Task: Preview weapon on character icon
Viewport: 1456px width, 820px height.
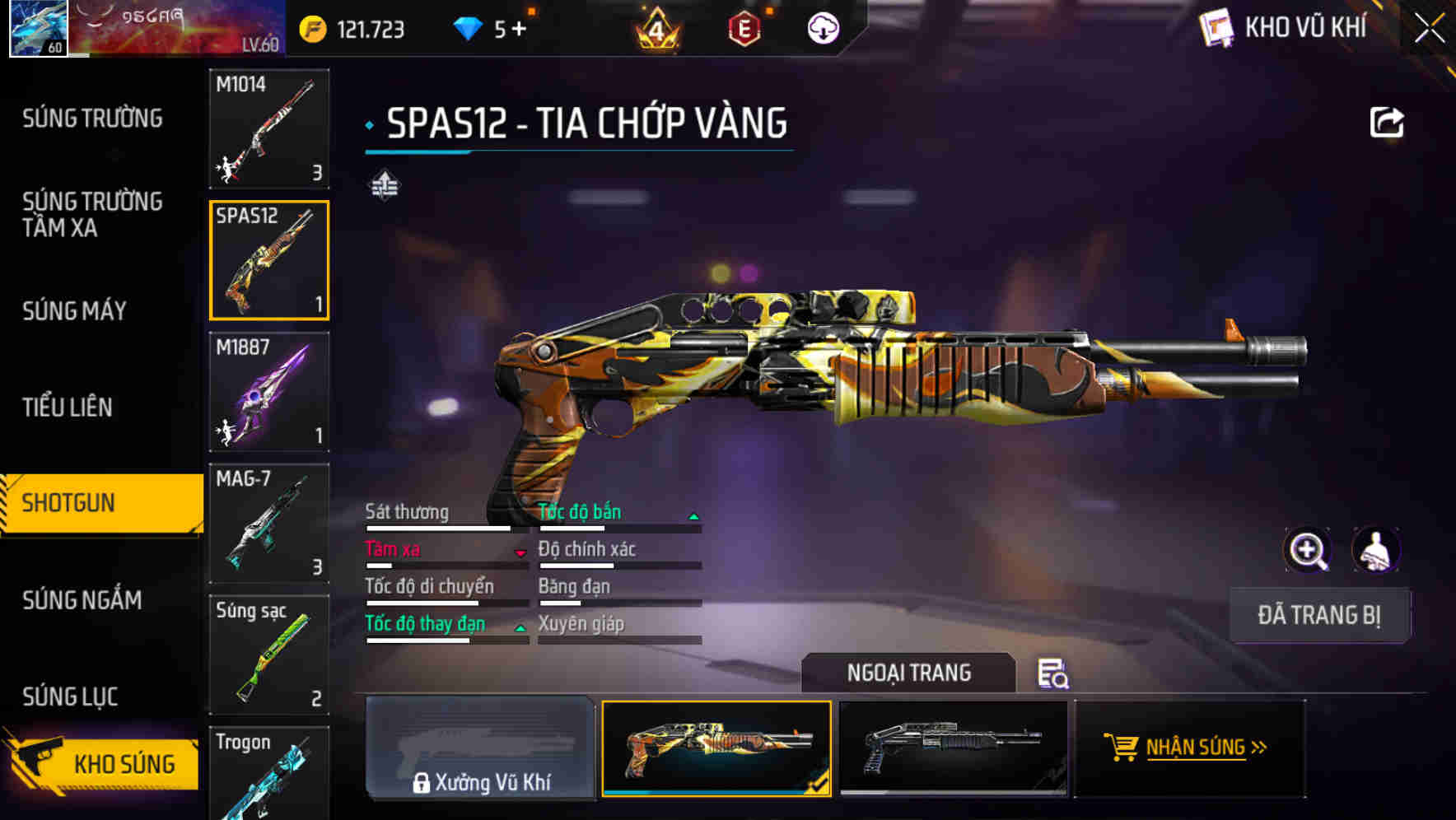Action: (1375, 550)
